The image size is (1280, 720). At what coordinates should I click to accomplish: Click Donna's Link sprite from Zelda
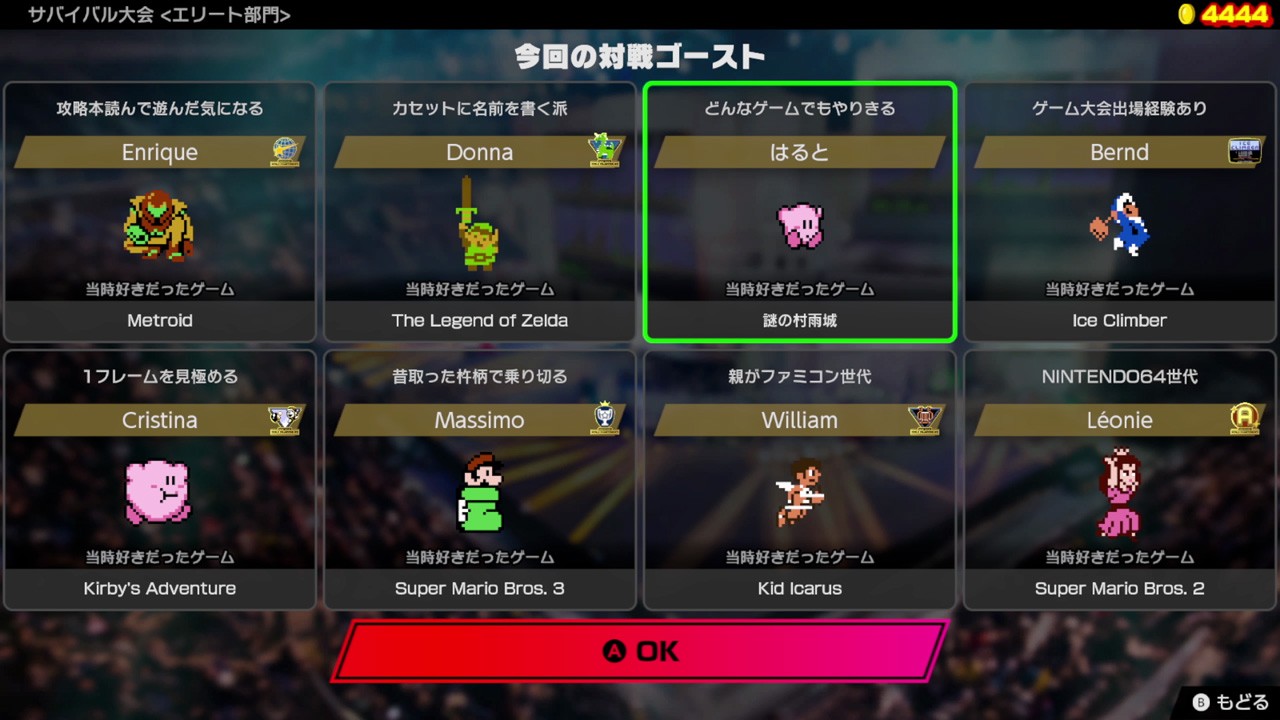(x=479, y=228)
